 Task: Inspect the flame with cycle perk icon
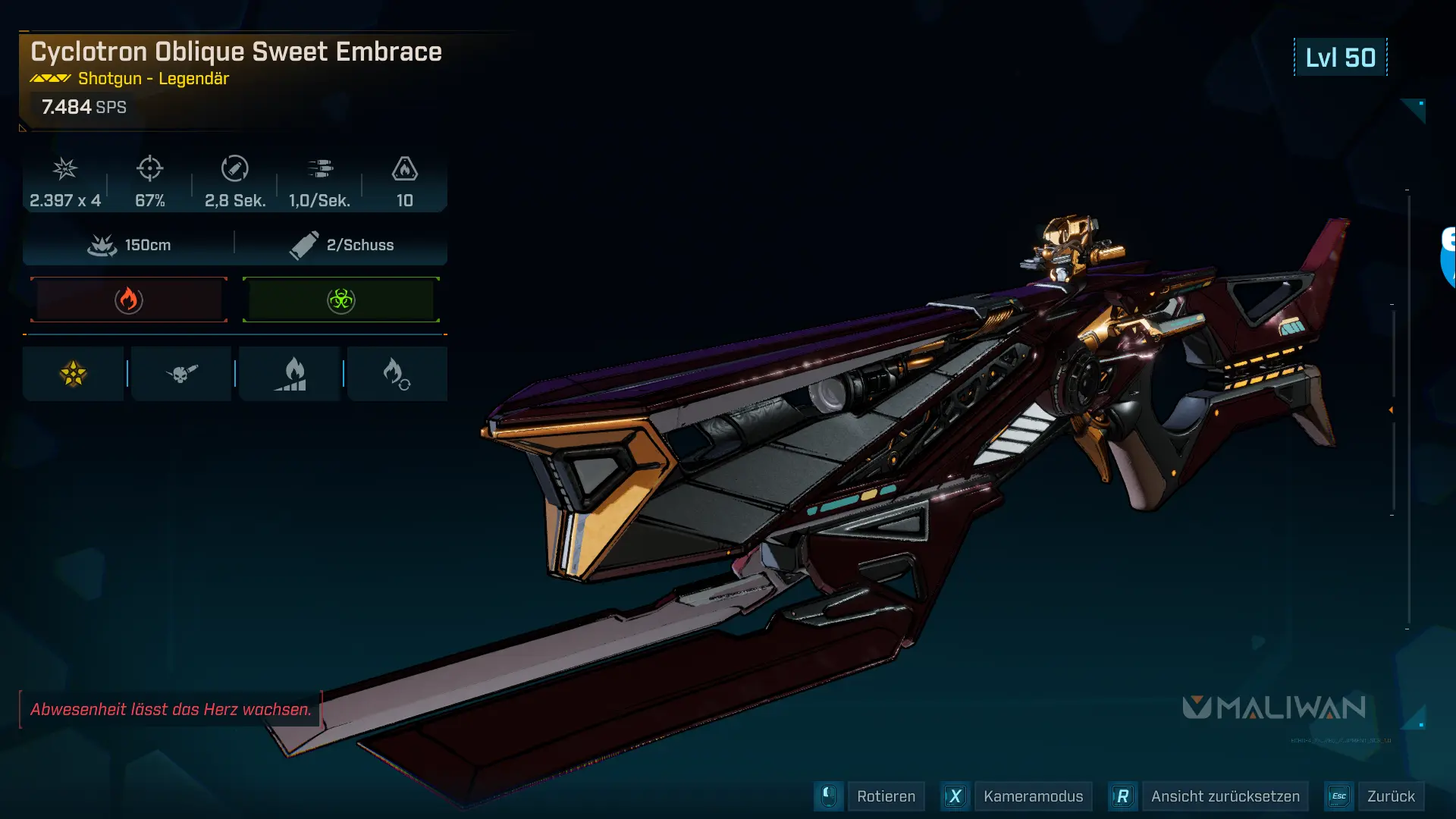[x=397, y=374]
